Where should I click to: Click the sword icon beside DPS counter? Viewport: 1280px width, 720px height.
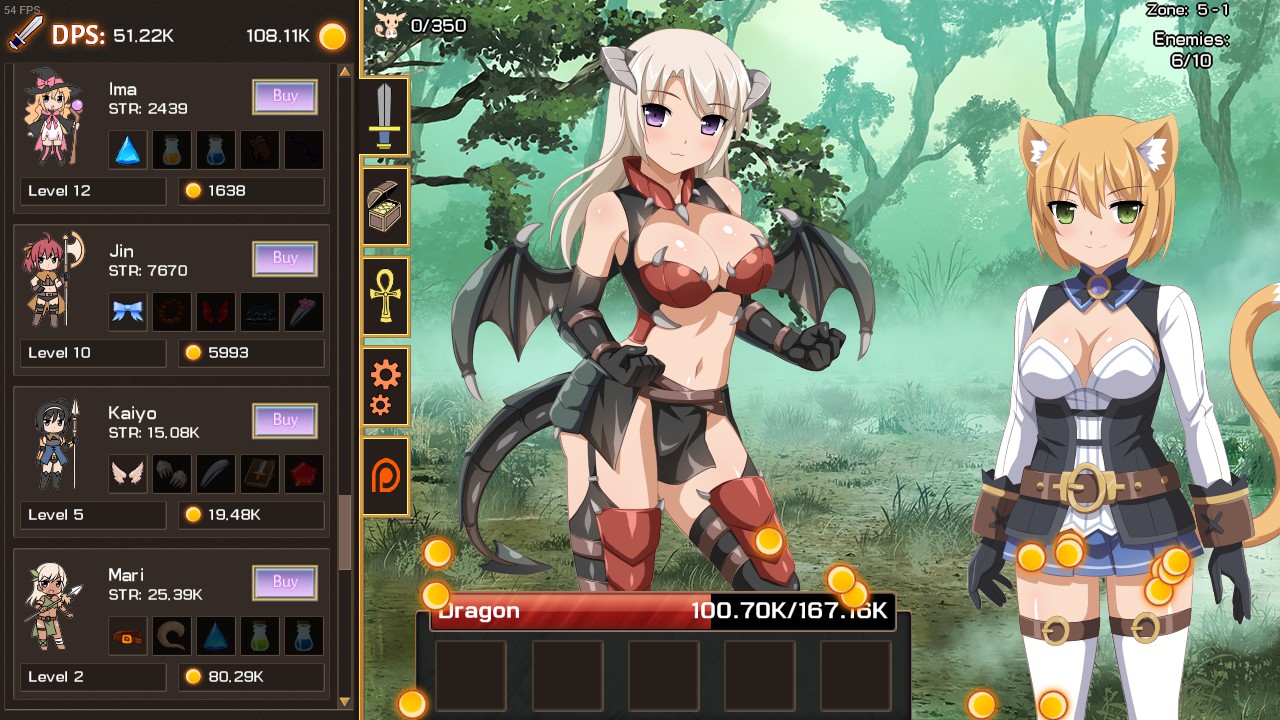click(25, 33)
